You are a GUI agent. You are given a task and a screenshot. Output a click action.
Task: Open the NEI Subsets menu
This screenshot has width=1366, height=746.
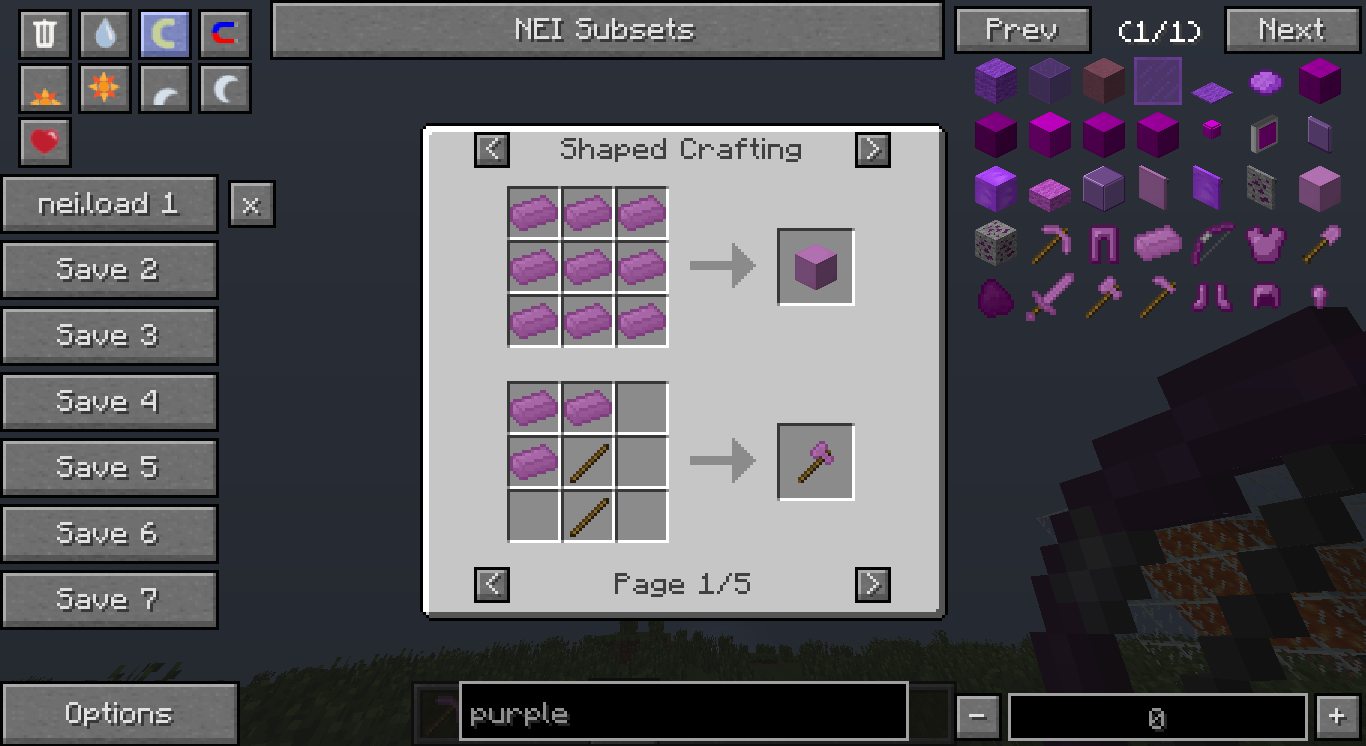click(605, 30)
